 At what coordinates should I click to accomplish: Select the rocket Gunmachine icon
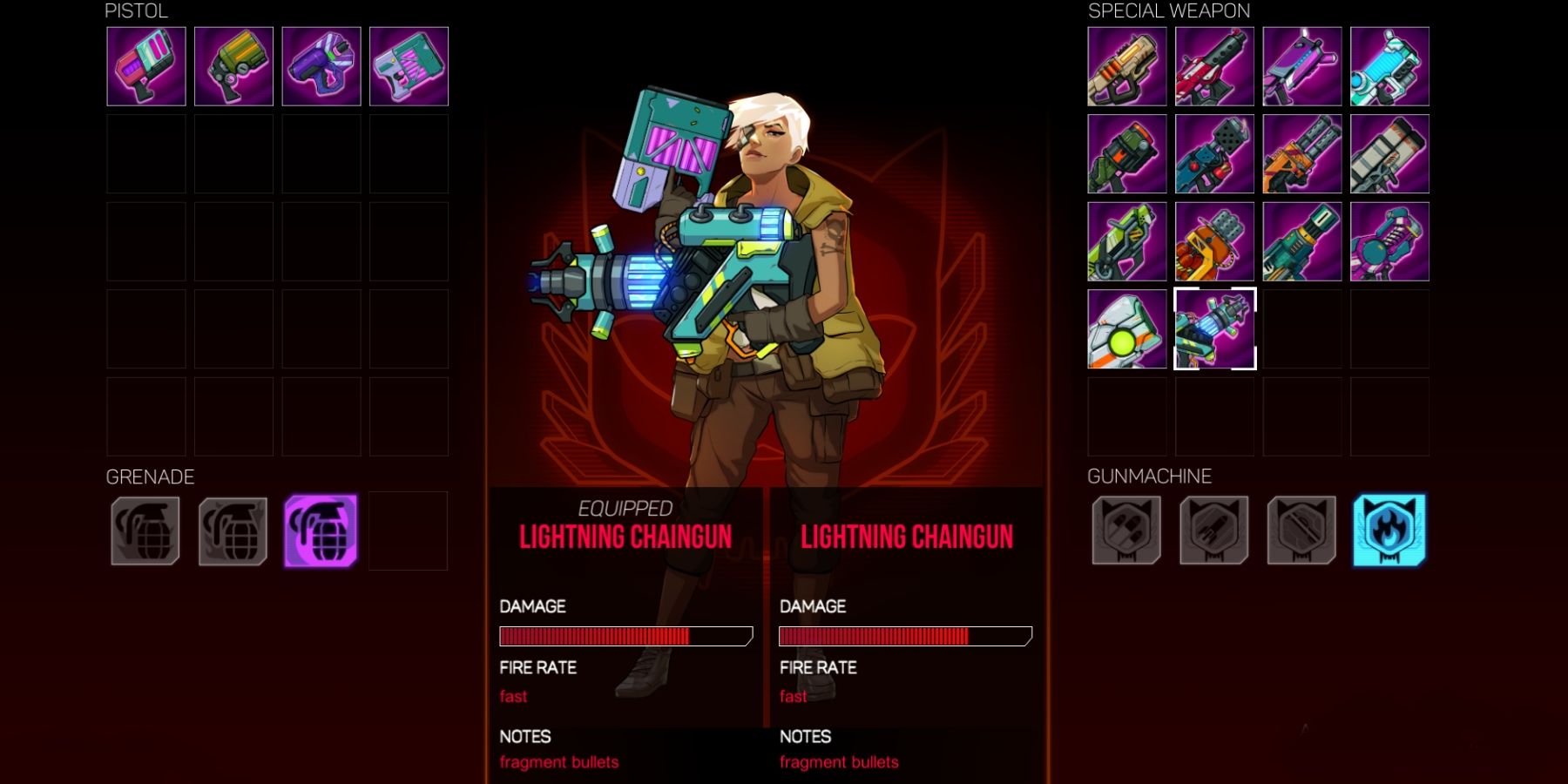click(1215, 531)
